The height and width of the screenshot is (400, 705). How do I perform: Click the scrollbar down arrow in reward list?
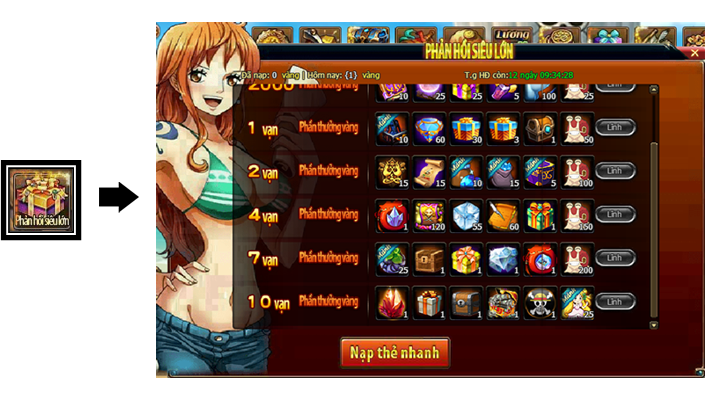point(655,325)
